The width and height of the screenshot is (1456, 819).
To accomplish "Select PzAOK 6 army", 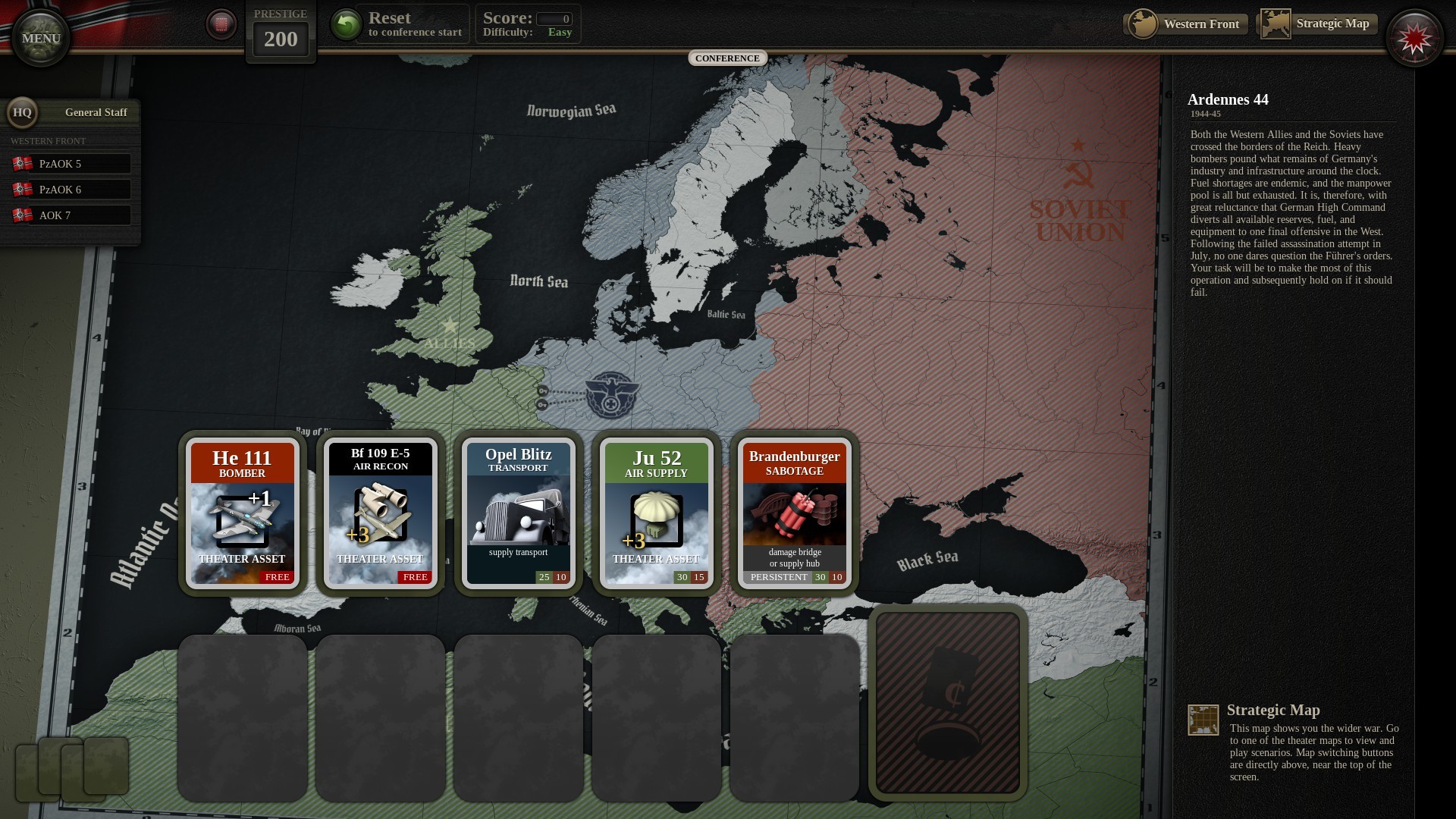I will point(71,190).
